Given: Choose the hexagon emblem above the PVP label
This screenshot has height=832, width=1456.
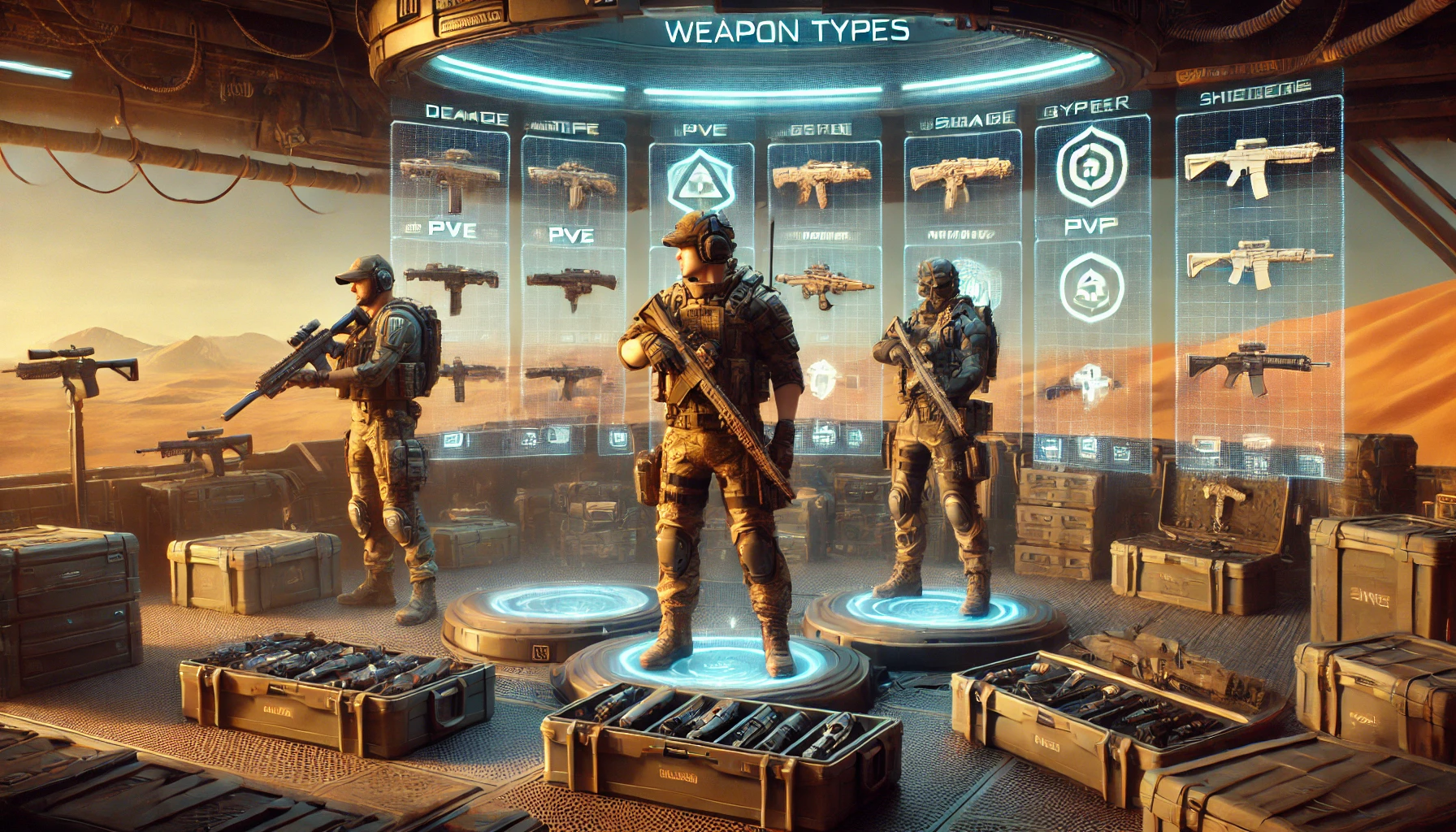Looking at the screenshot, I should tap(1091, 167).
